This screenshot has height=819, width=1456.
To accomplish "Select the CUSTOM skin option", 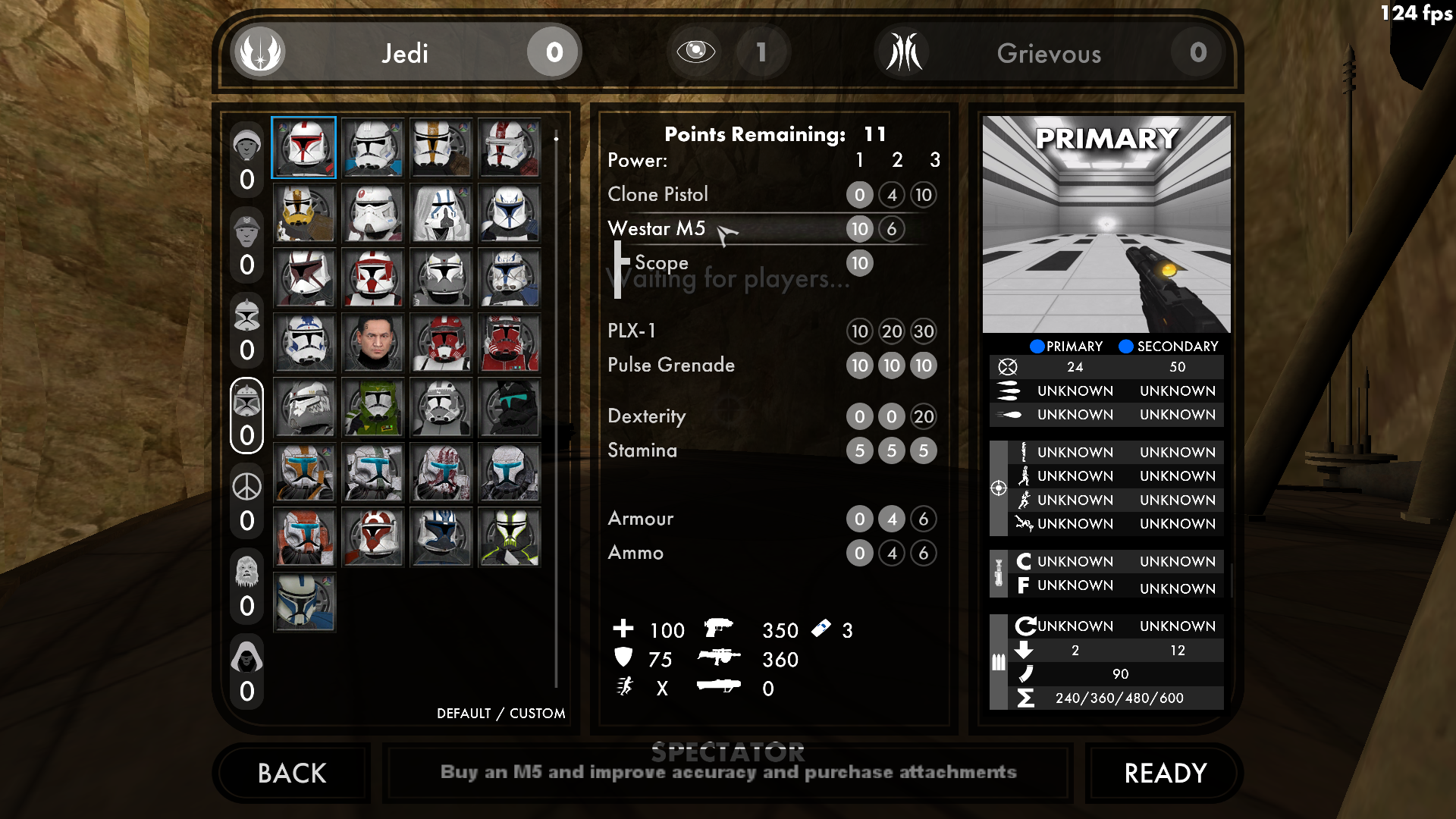I will tap(537, 713).
